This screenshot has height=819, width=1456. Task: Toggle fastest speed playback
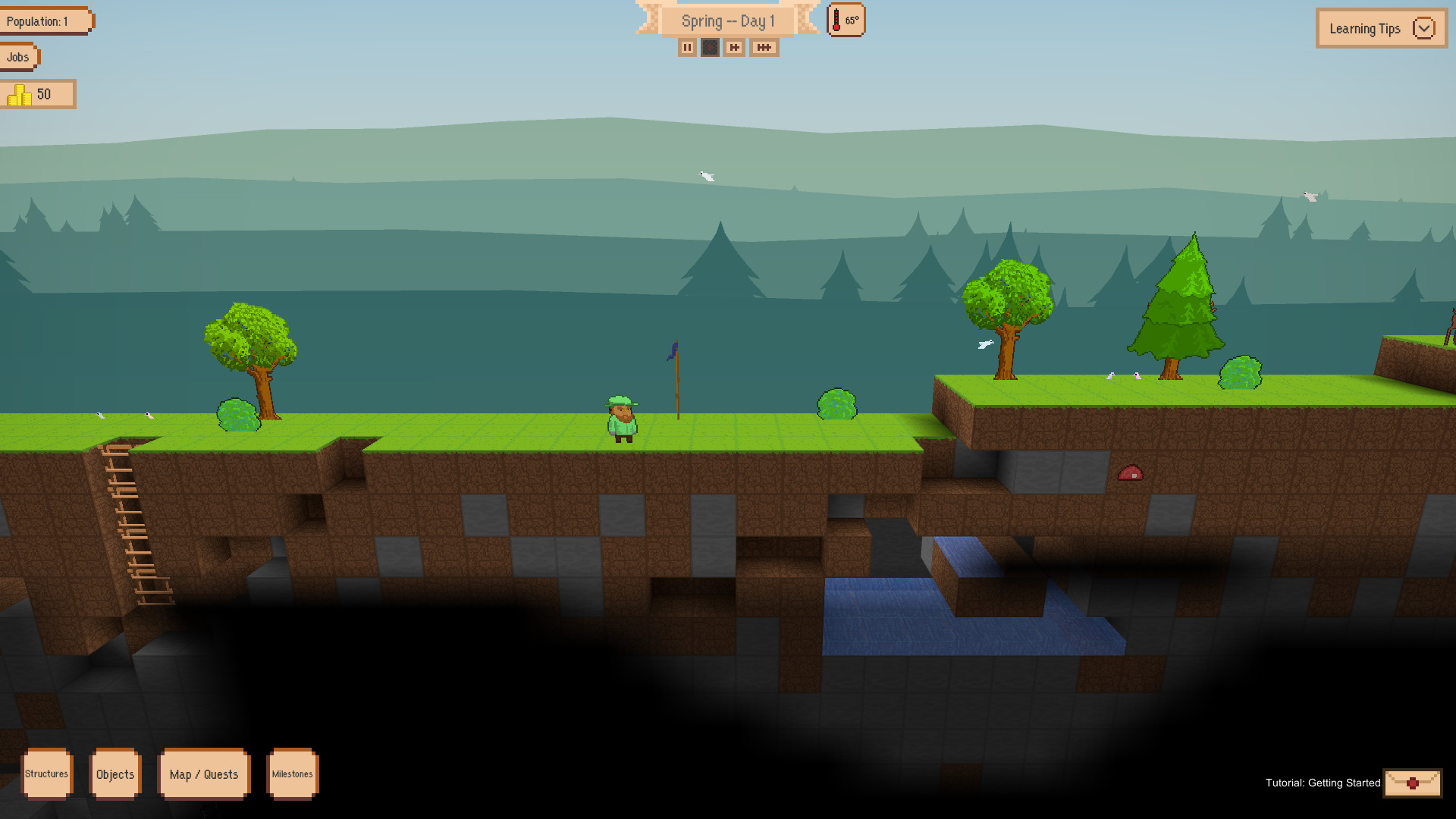763,47
